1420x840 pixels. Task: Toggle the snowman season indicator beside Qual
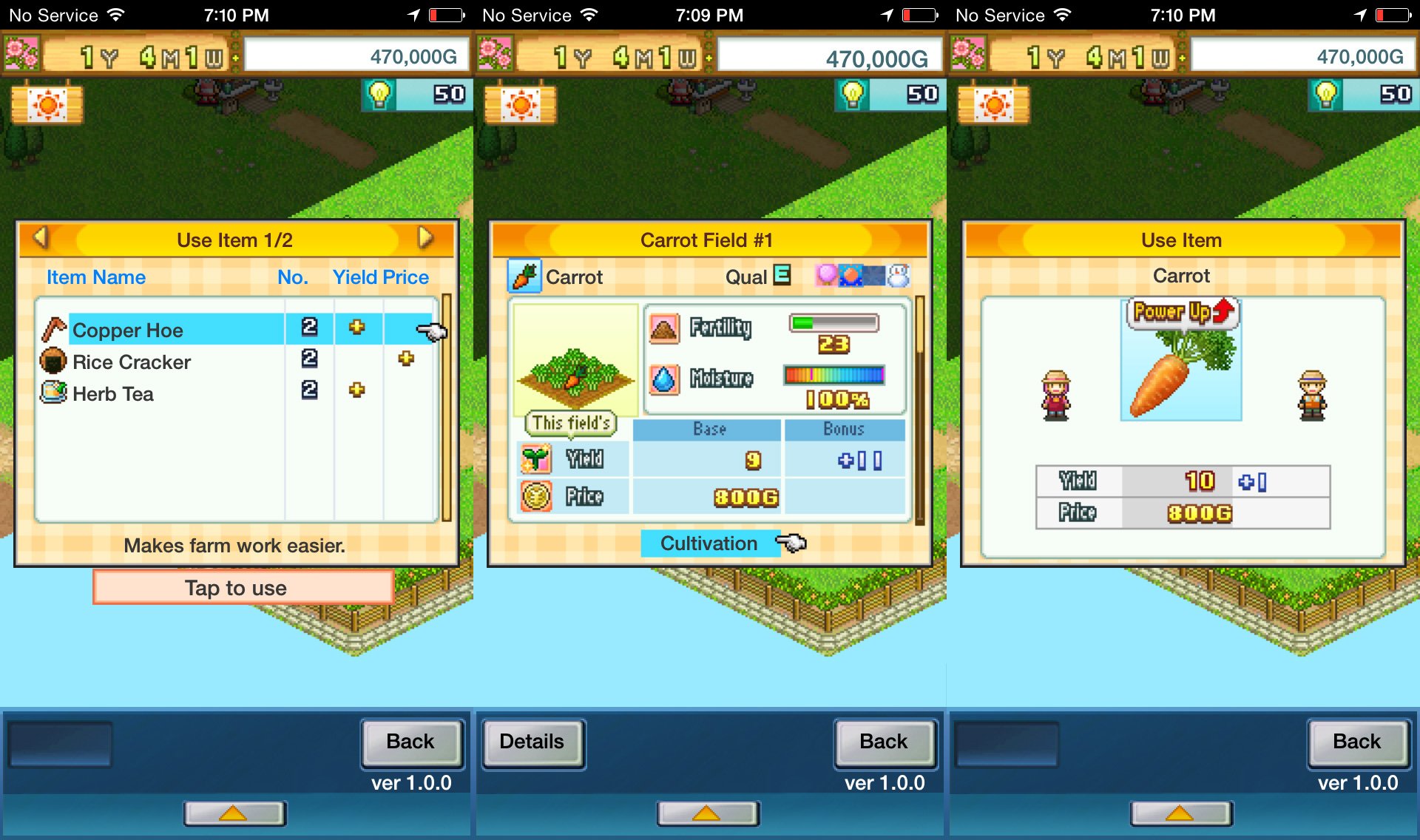point(899,276)
